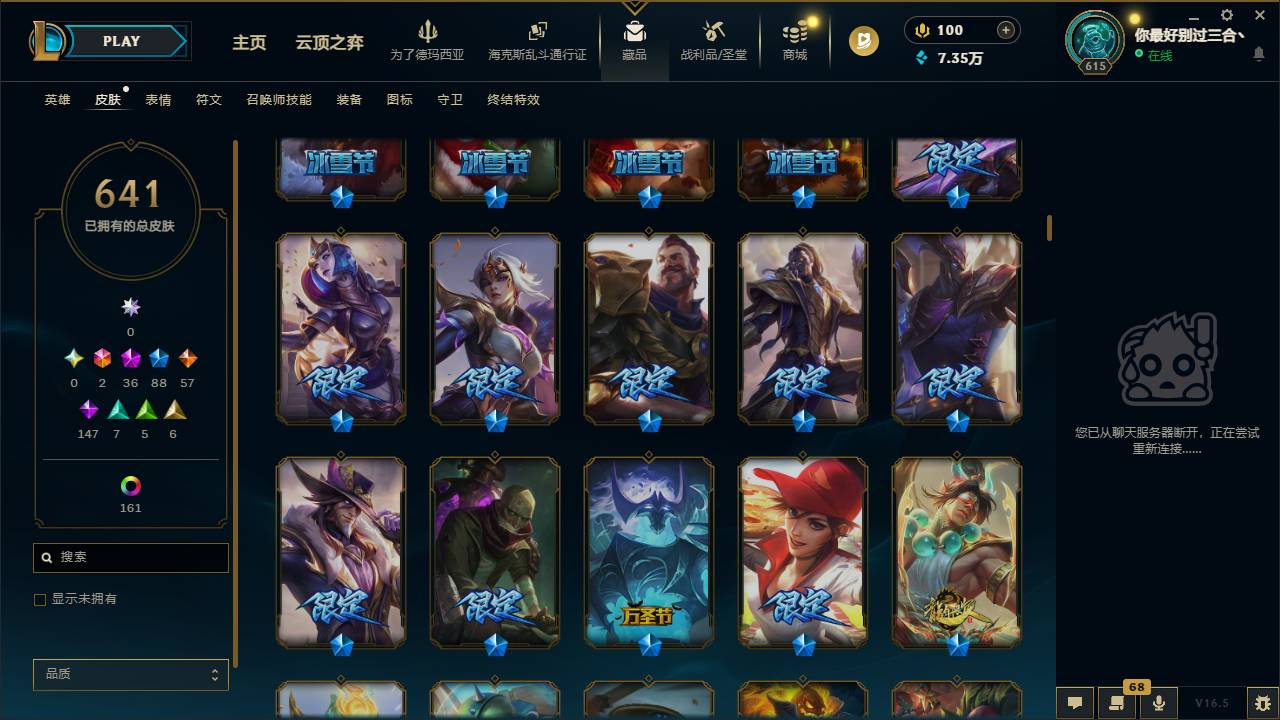Click the plus button to purchase RP

click(1004, 30)
